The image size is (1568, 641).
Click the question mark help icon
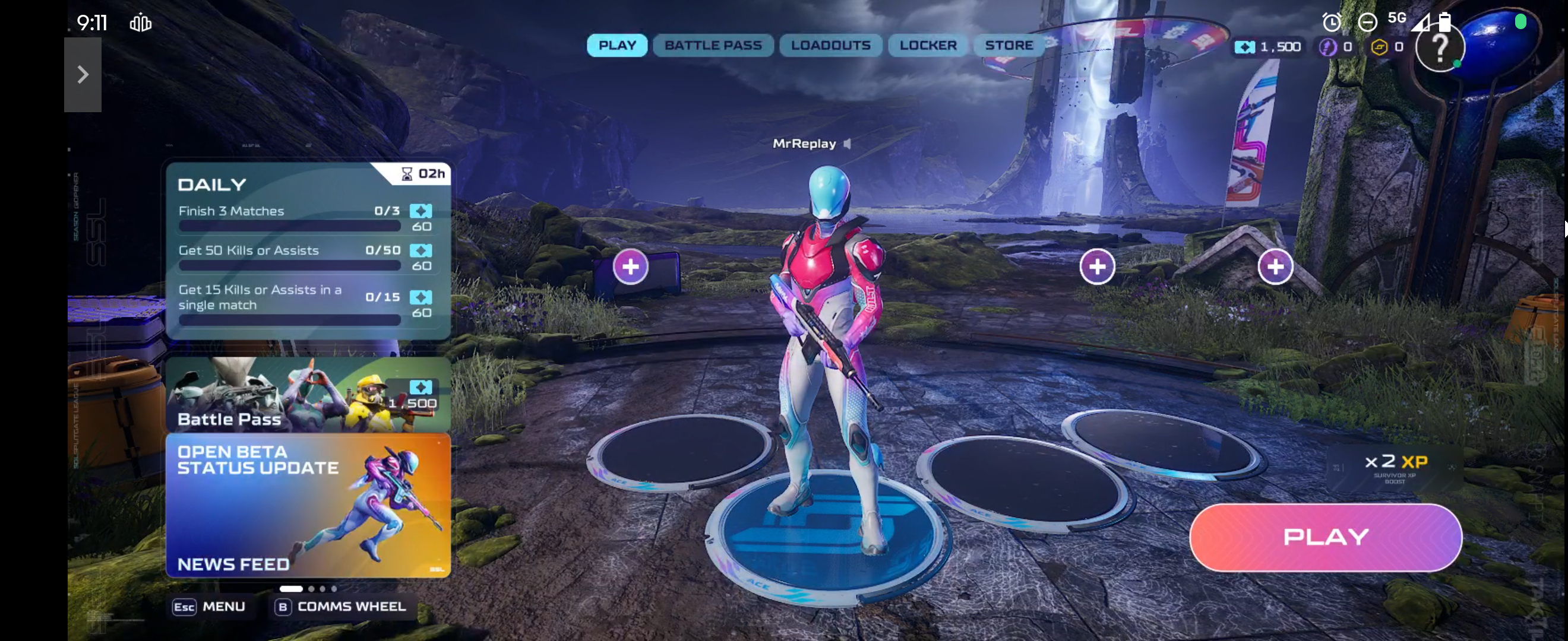1439,47
